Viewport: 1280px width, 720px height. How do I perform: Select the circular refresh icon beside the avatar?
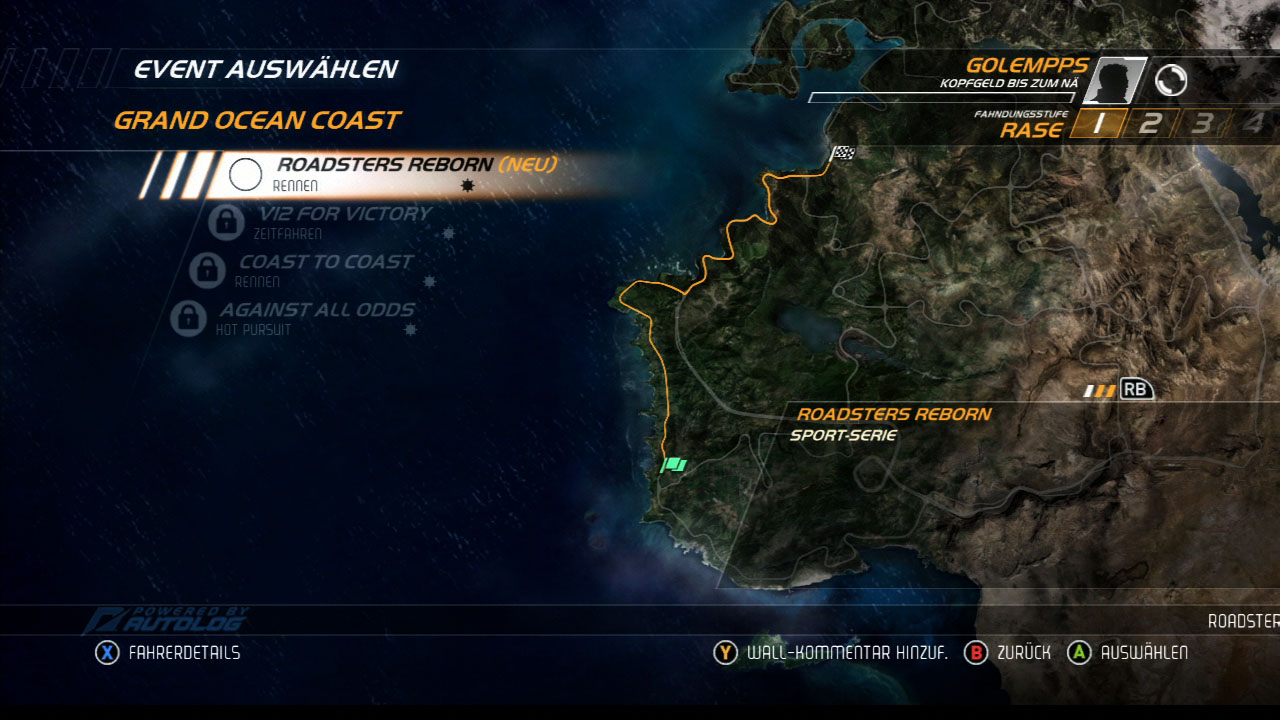(x=1172, y=80)
